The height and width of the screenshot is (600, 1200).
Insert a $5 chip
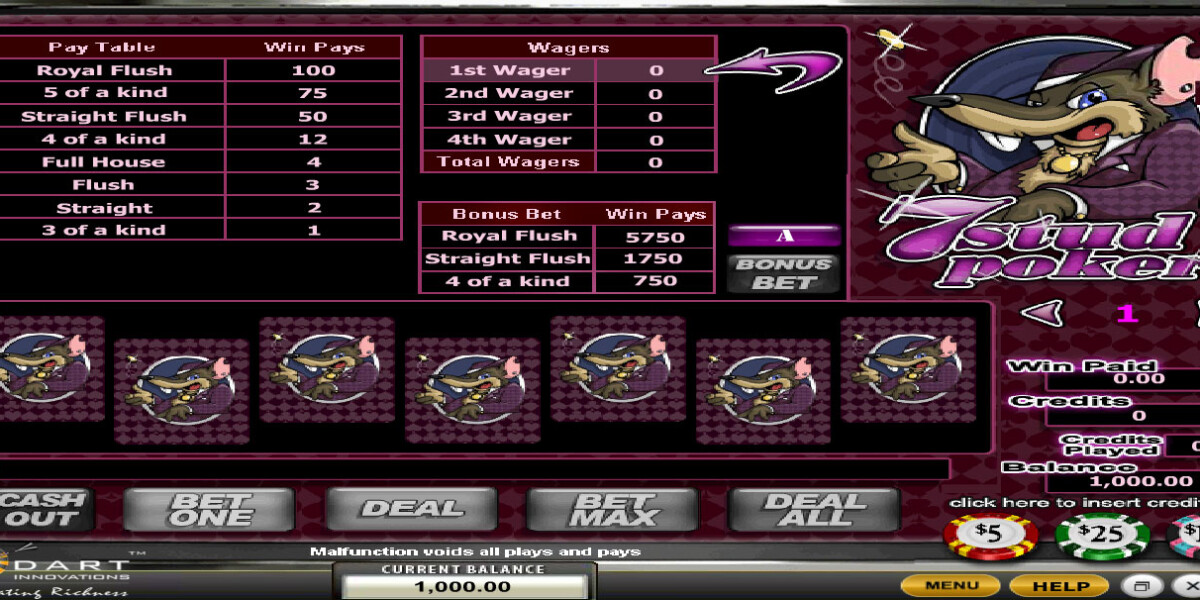(x=988, y=535)
